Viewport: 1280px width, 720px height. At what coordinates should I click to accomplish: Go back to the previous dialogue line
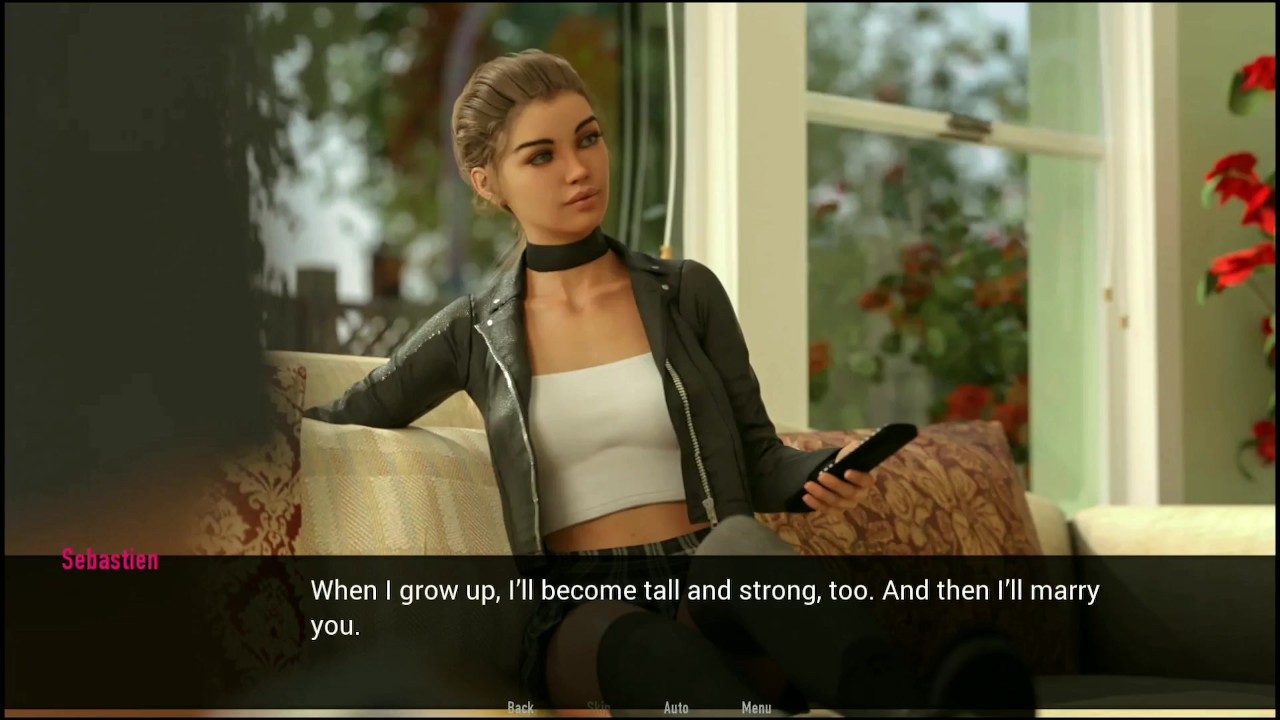point(520,707)
